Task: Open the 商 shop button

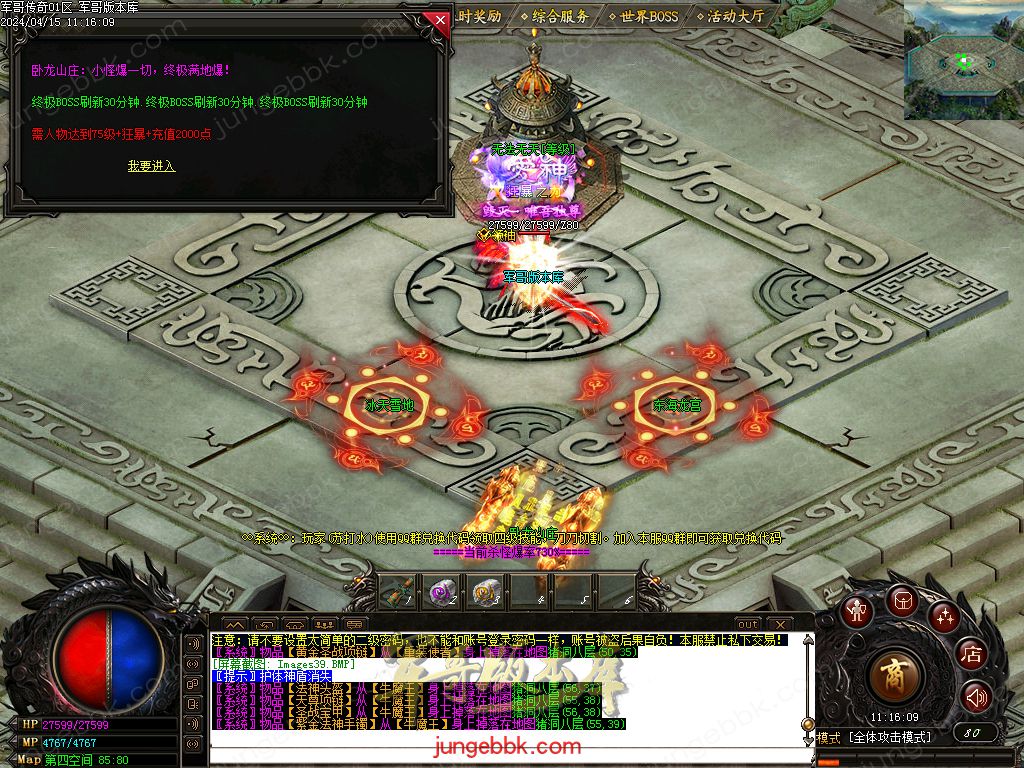Action: tap(897, 676)
